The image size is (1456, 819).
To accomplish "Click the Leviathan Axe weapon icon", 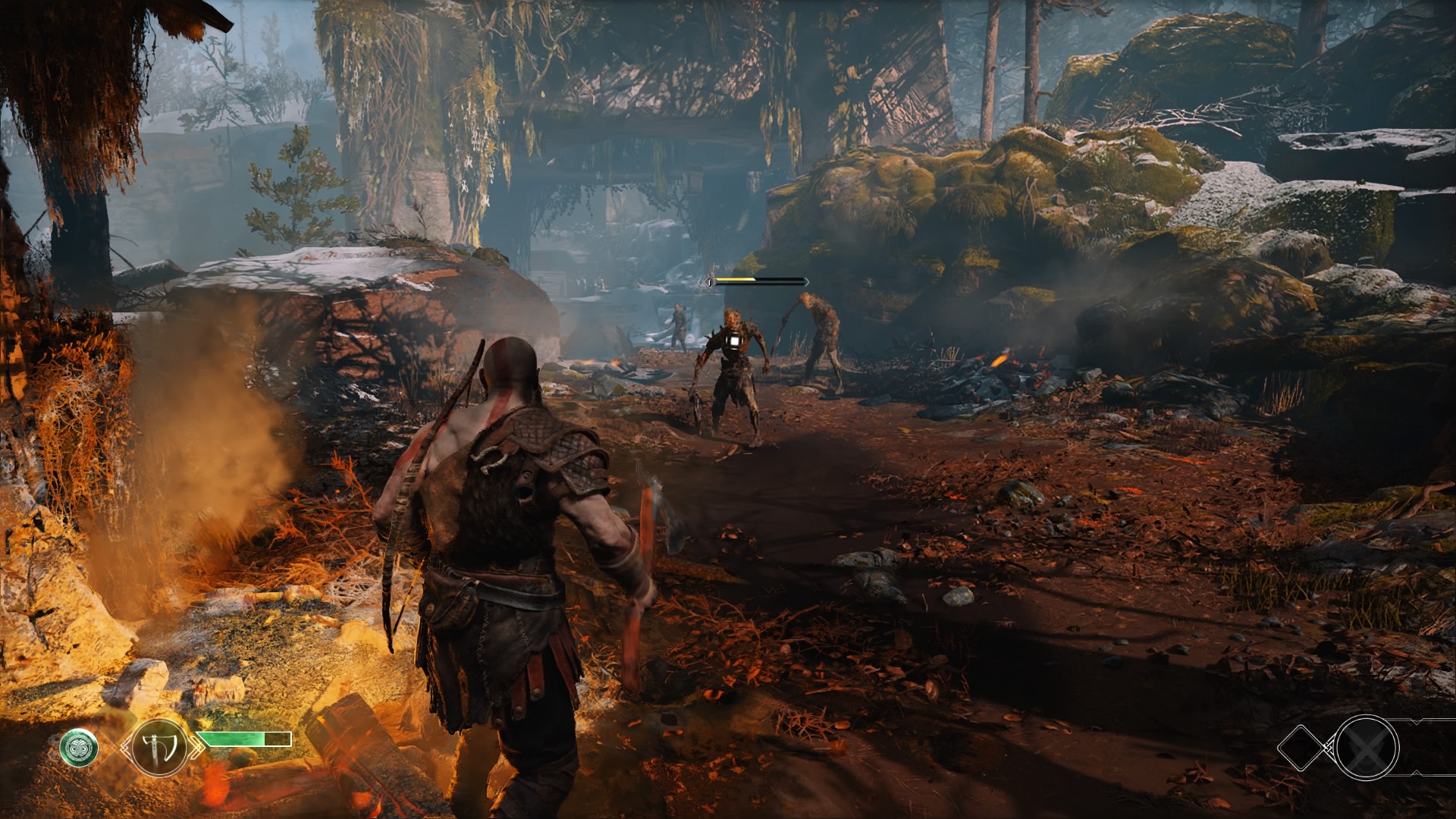I will [x=159, y=747].
